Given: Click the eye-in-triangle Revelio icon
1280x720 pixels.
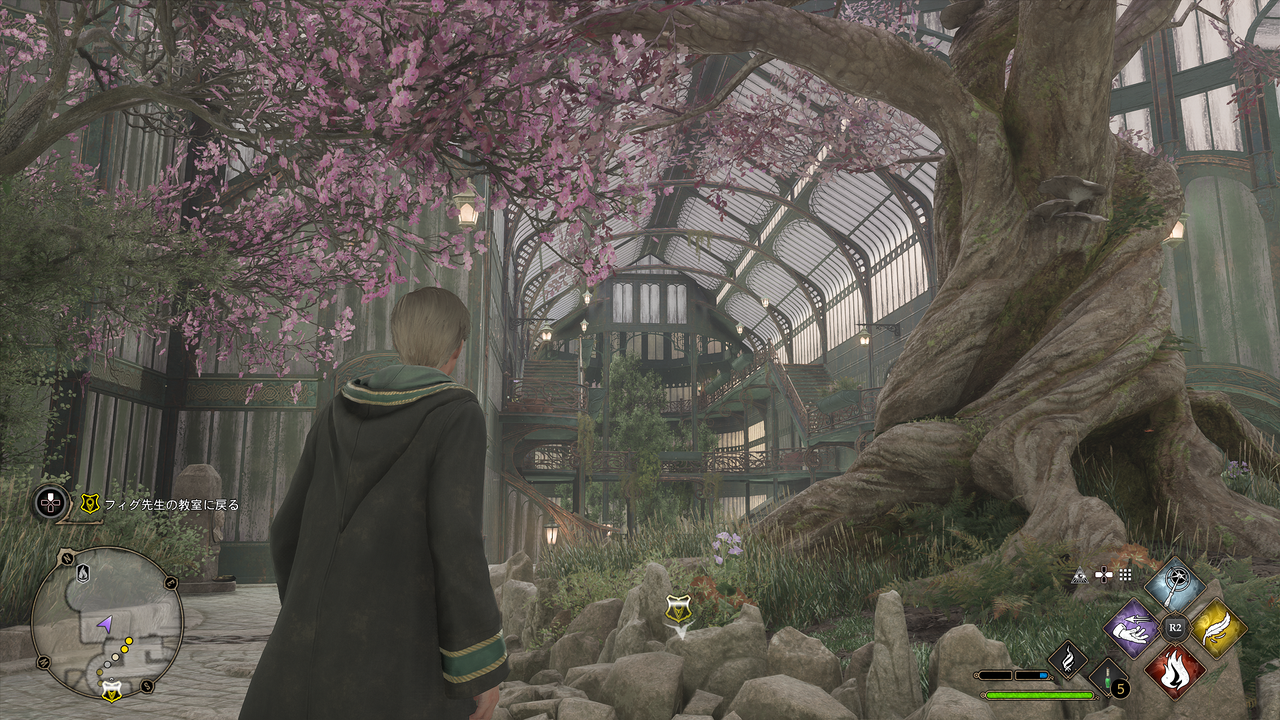Looking at the screenshot, I should 1080,575.
